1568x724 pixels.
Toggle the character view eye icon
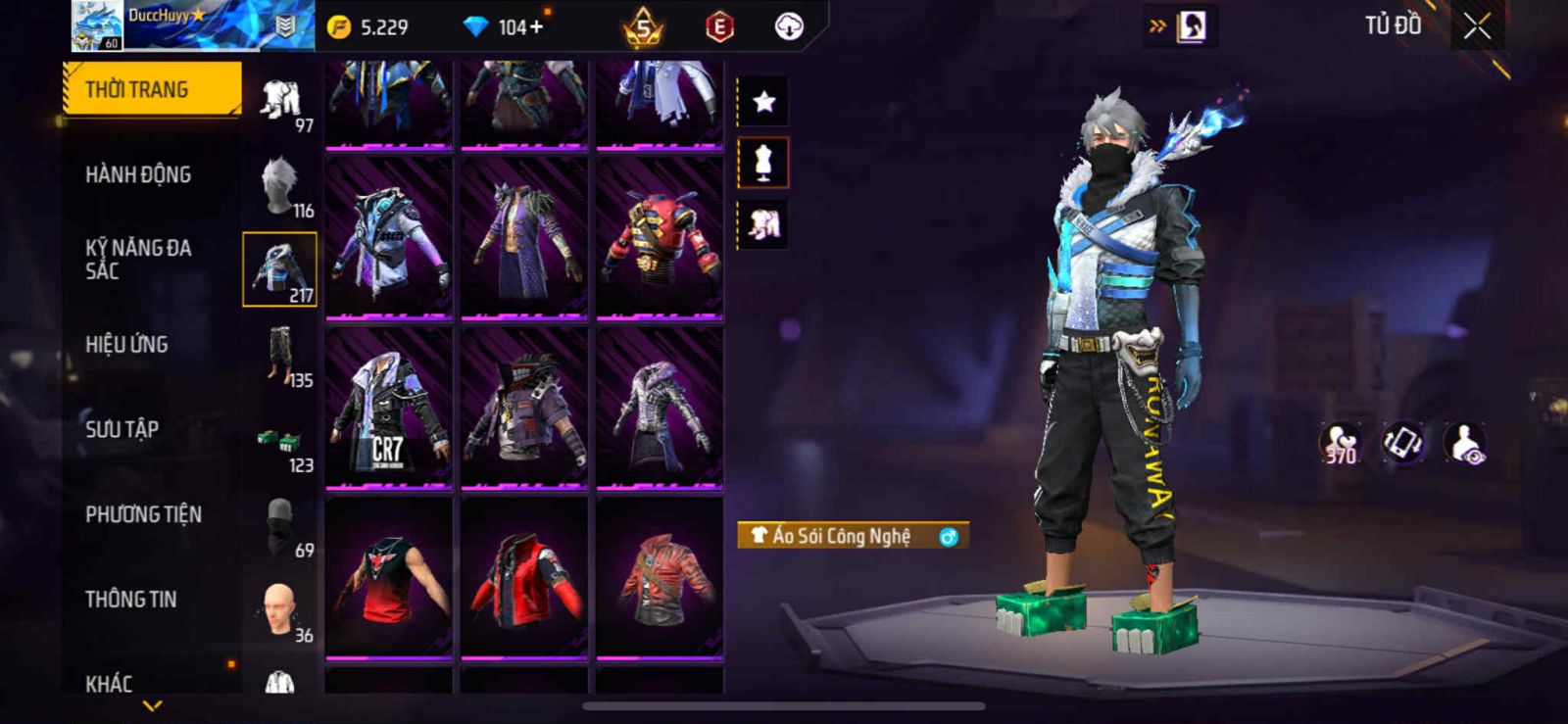coord(1465,443)
